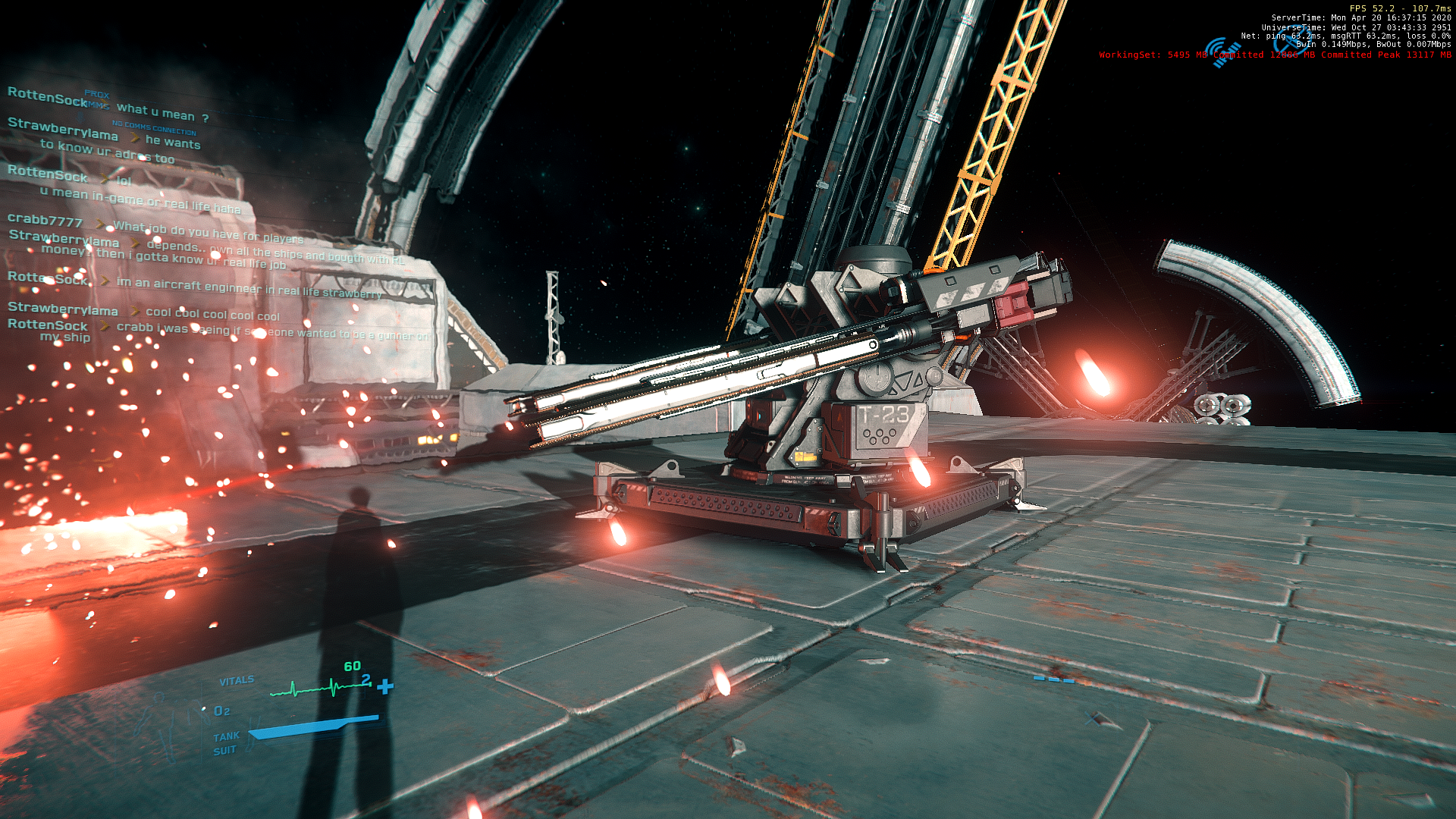
Task: Open RottenSock's aircraft engineer chat message
Action: [249, 288]
